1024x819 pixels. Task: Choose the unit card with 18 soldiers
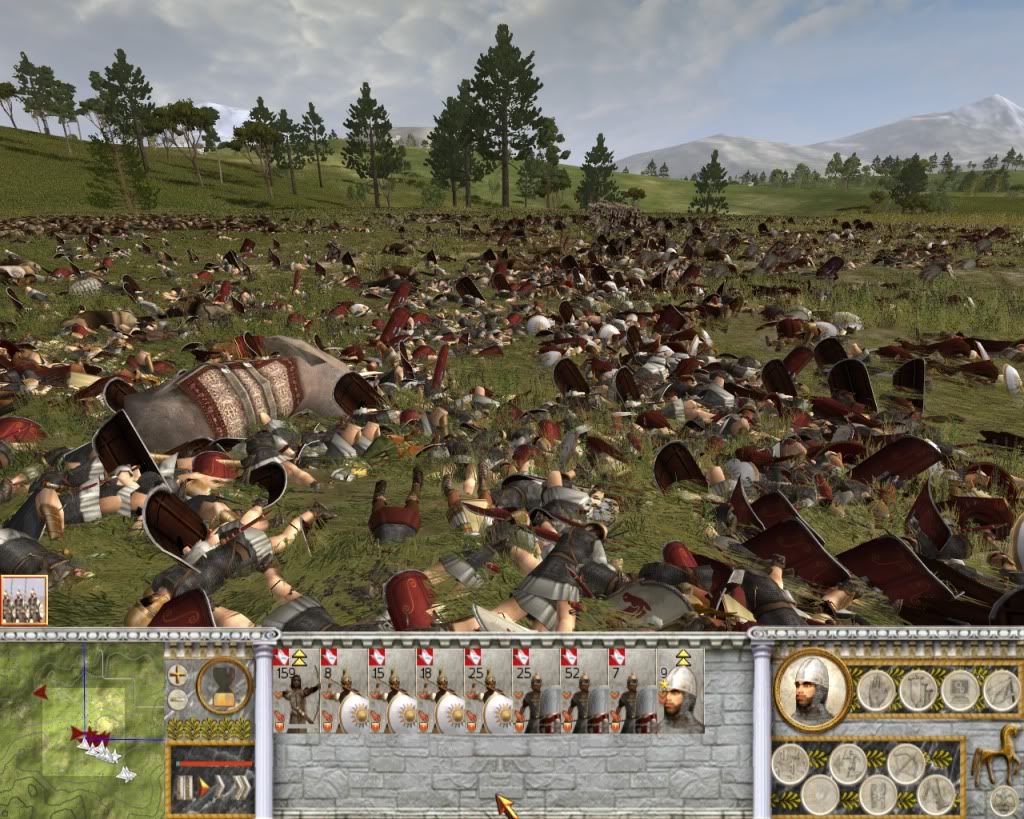tap(440, 692)
